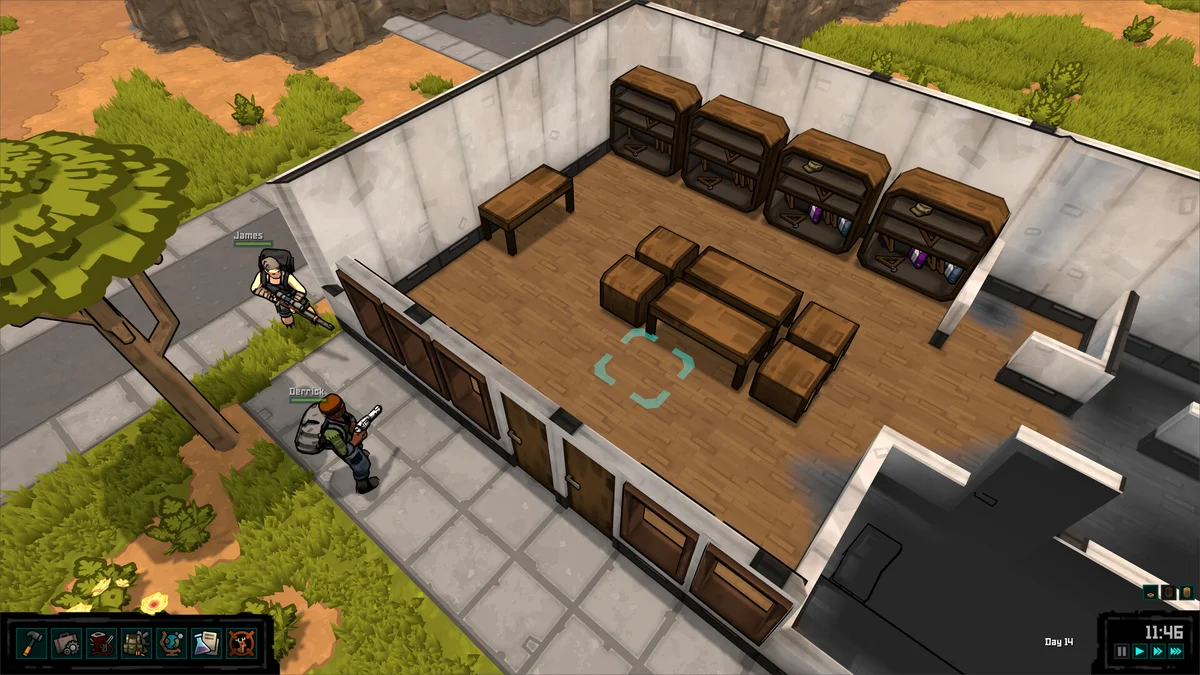1200x675 pixels.
Task: Toggle the flat floor wall-view icon
Action: click(1150, 593)
